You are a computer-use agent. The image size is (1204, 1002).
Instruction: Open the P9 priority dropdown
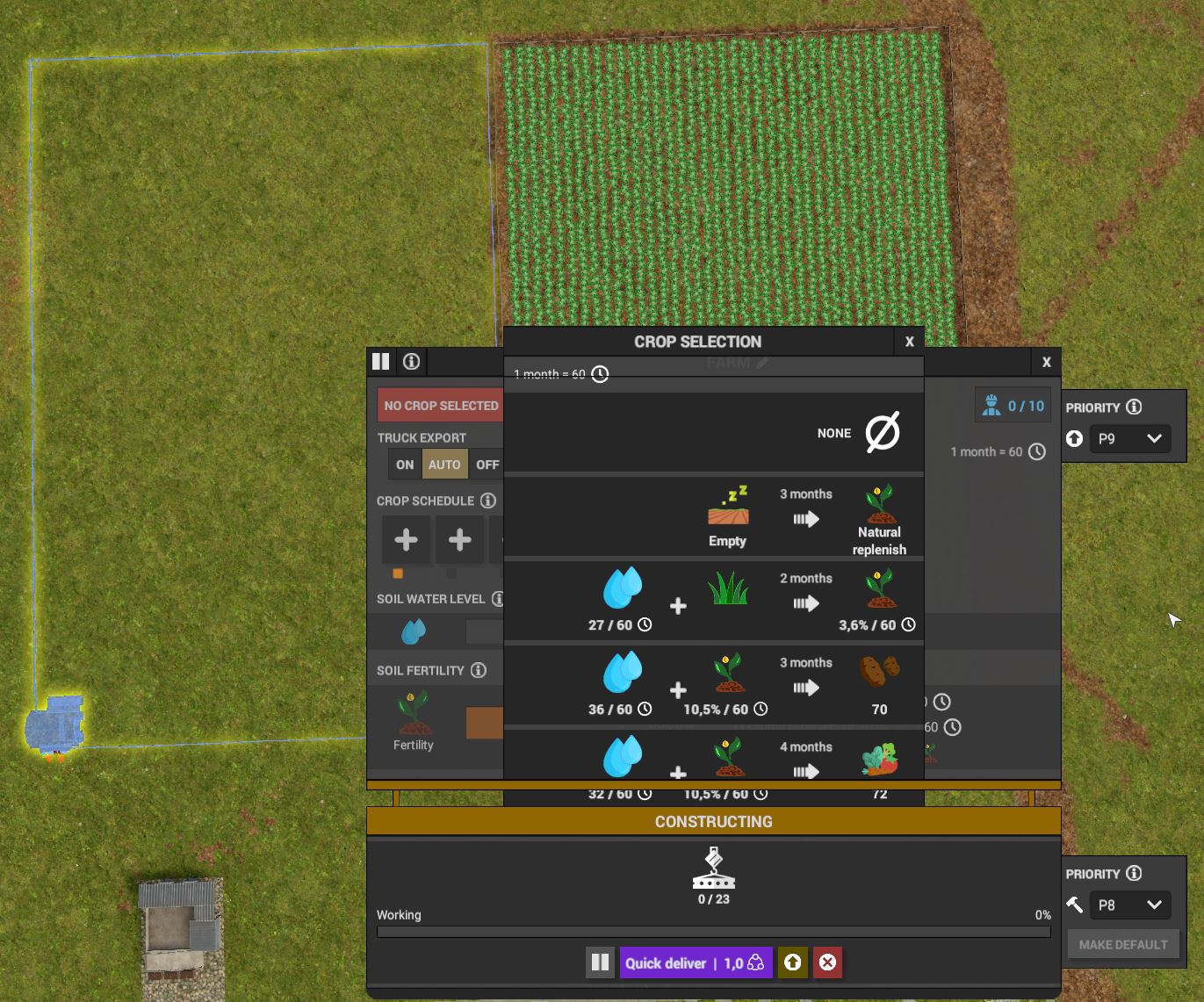coord(1130,438)
